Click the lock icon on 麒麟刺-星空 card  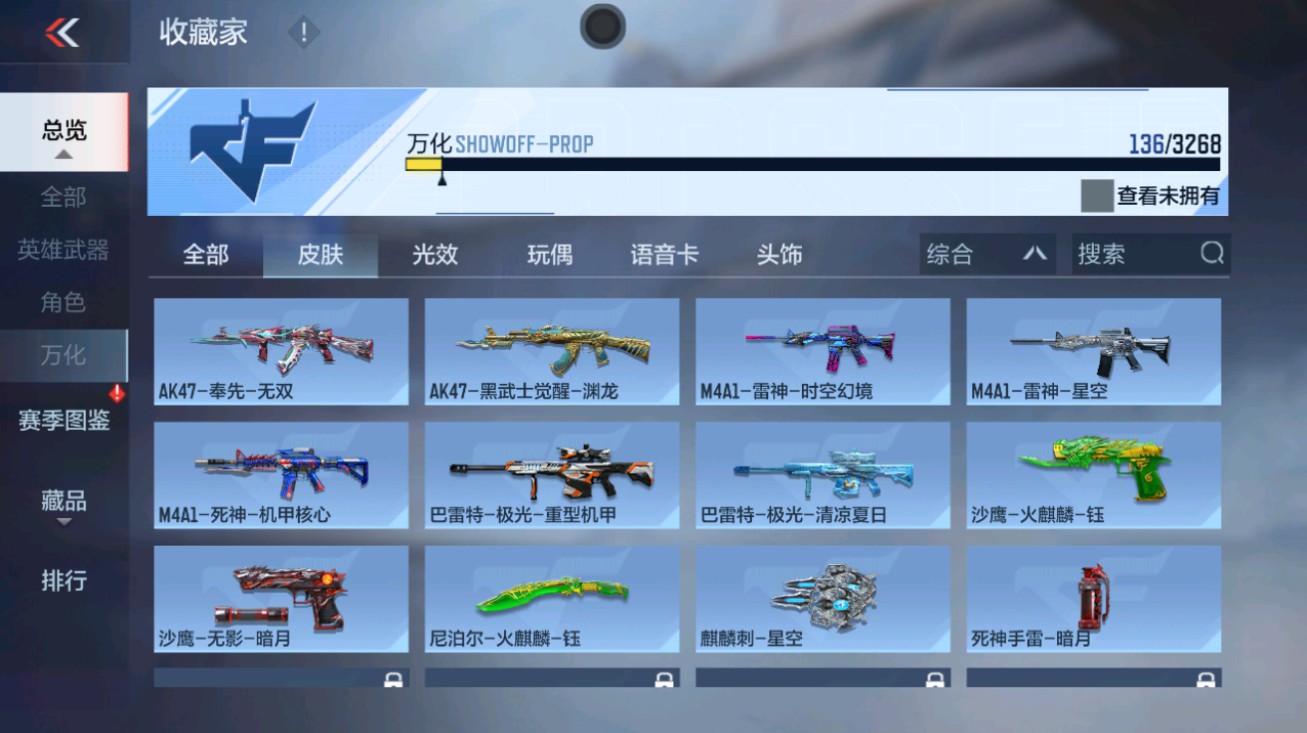[x=932, y=678]
